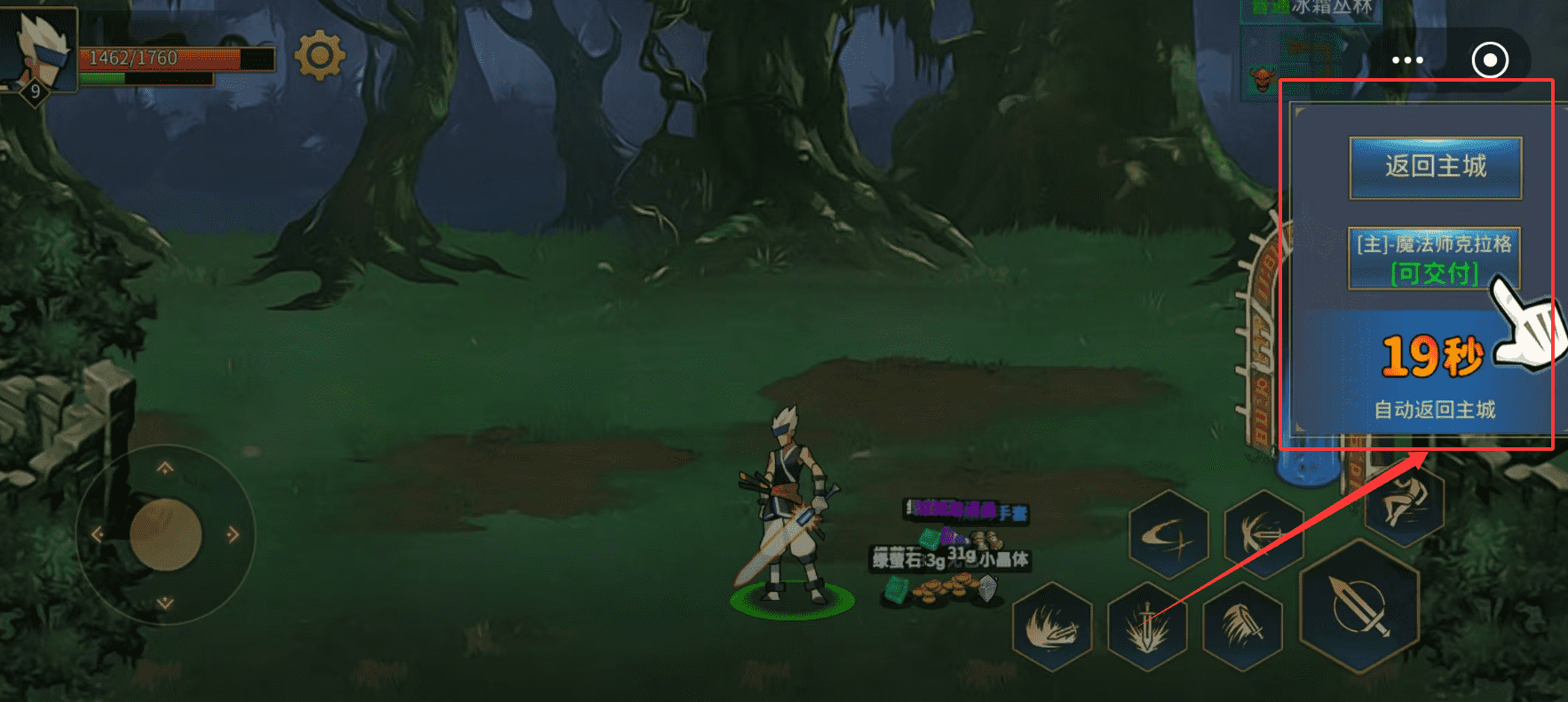
Task: Tap the joystick's right arrow
Action: tap(233, 534)
